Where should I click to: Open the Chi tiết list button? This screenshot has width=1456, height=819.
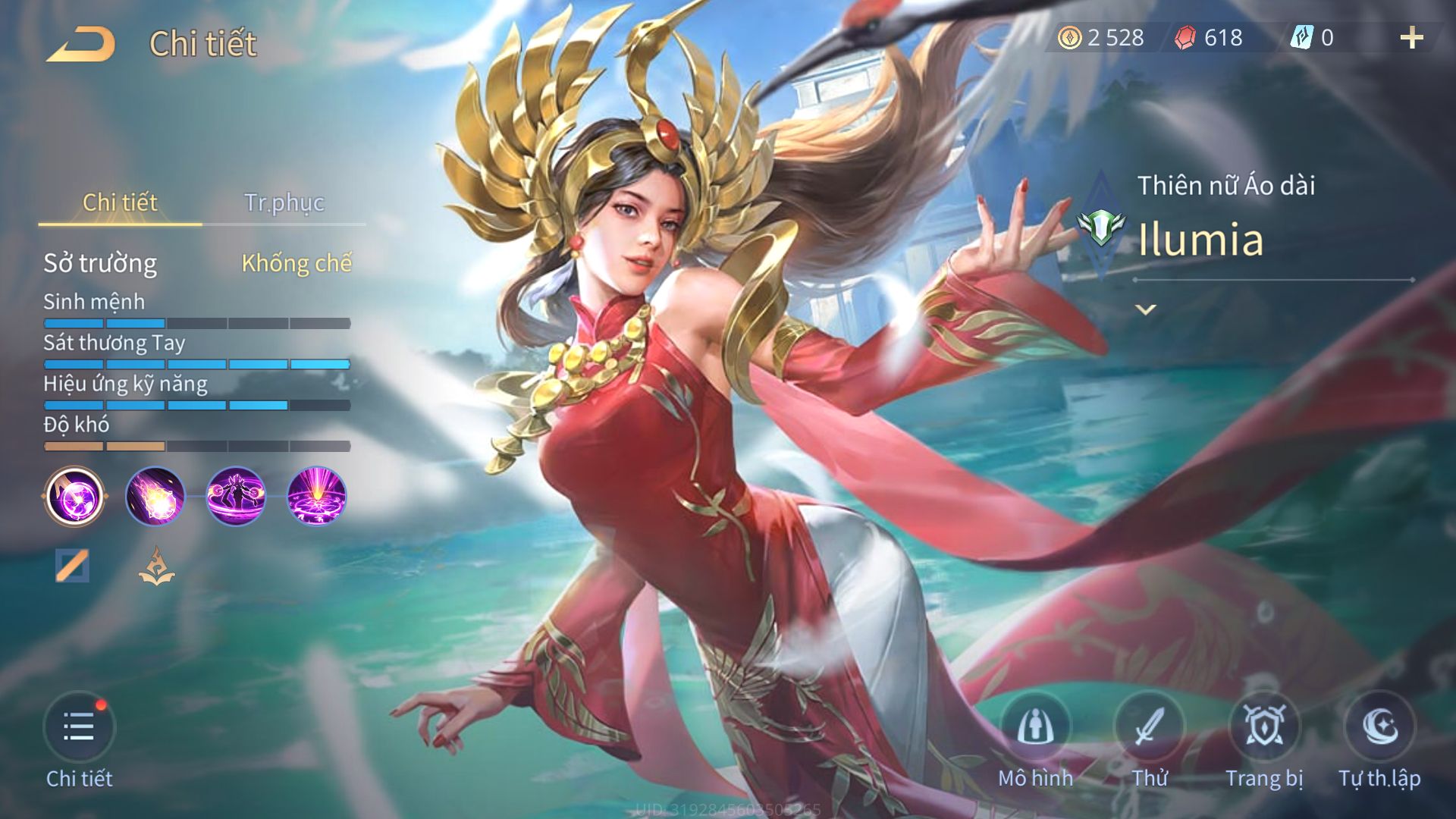point(79,728)
